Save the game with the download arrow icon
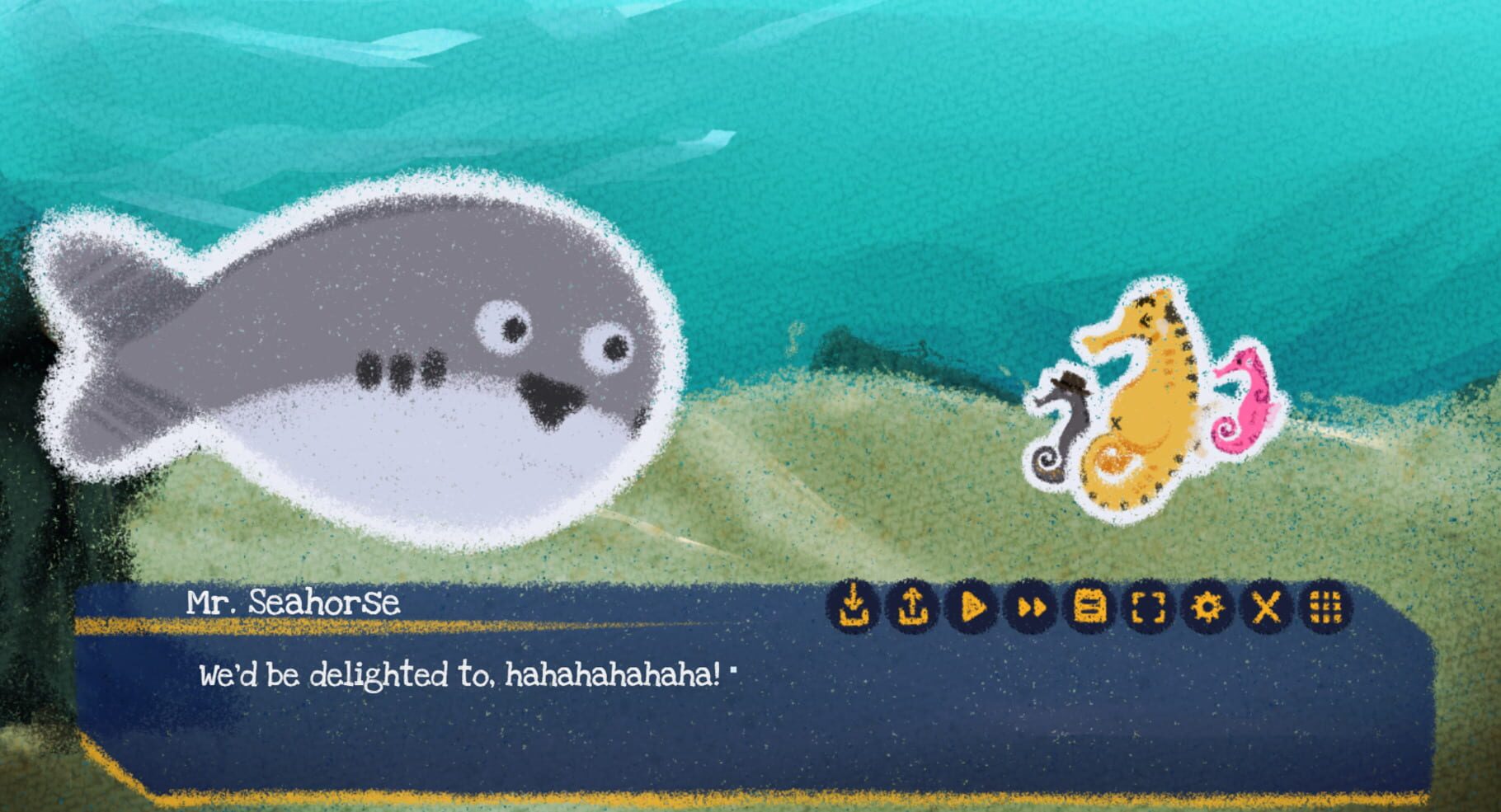Viewport: 1501px width, 812px height. tap(854, 608)
